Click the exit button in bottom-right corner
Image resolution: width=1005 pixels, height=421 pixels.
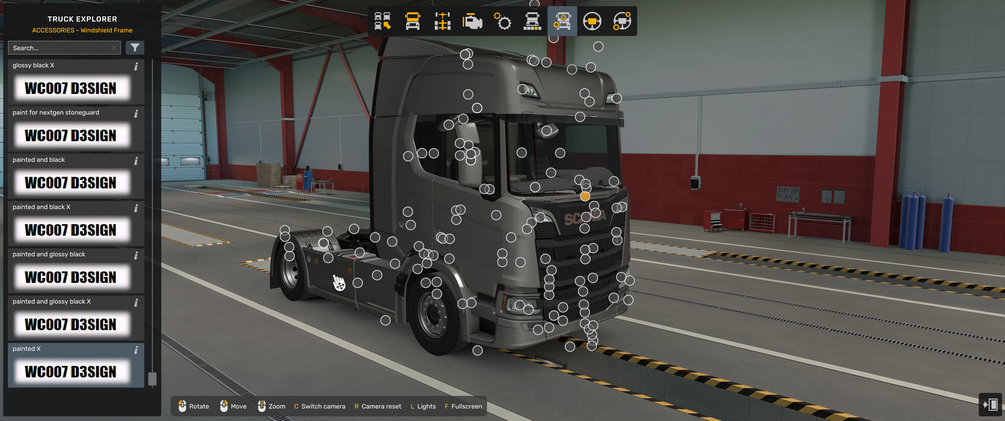tap(990, 404)
